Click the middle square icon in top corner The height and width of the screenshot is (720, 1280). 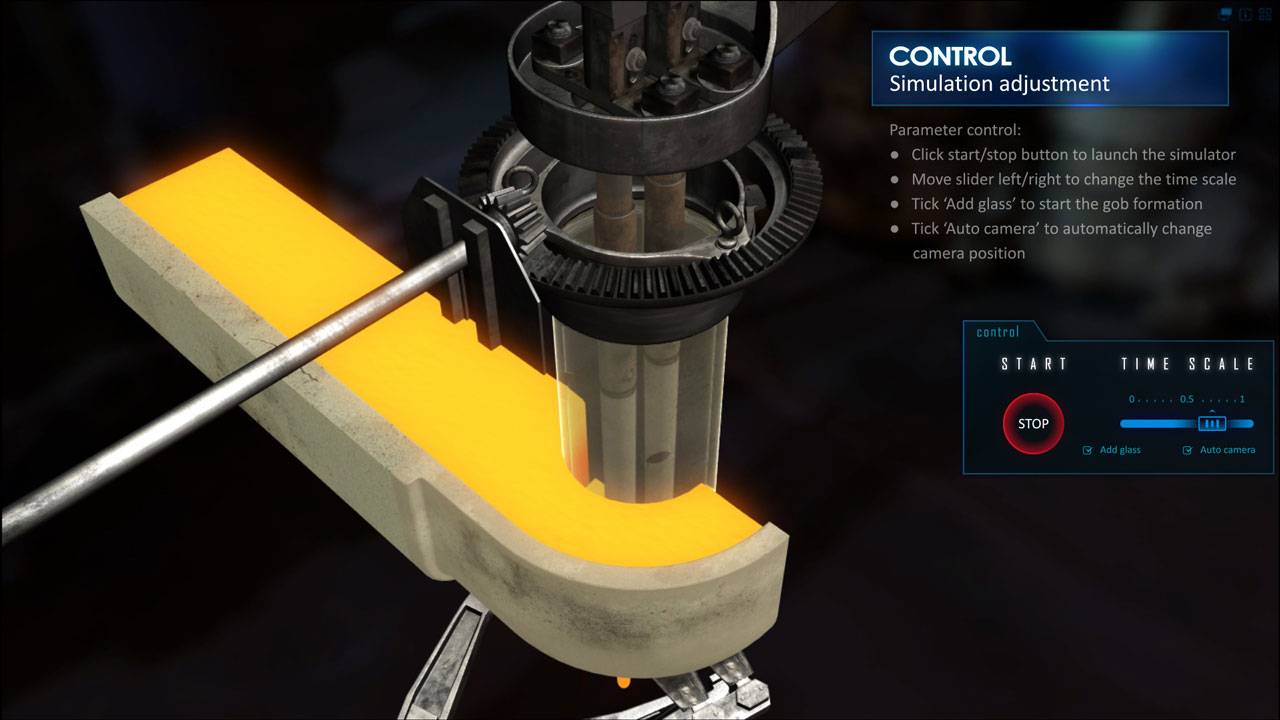1245,15
